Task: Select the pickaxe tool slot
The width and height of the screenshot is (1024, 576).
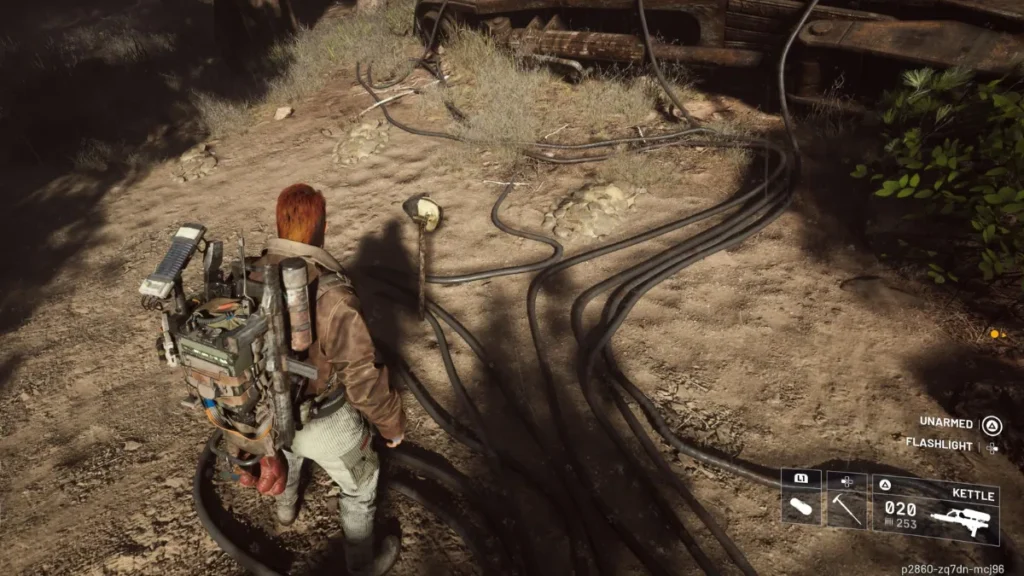Action: [846, 499]
